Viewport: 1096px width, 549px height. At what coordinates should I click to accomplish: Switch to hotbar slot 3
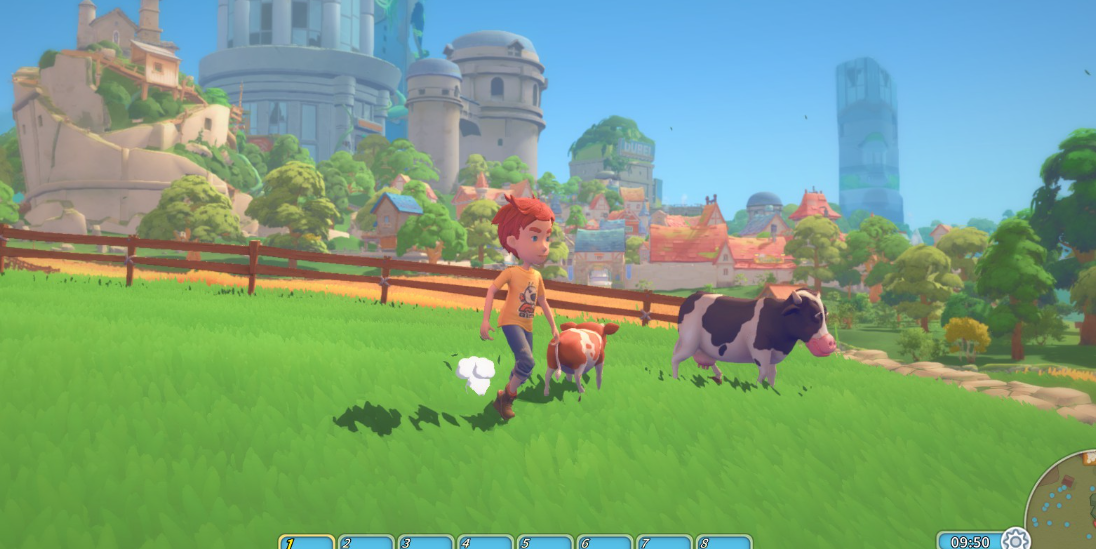[x=425, y=542]
